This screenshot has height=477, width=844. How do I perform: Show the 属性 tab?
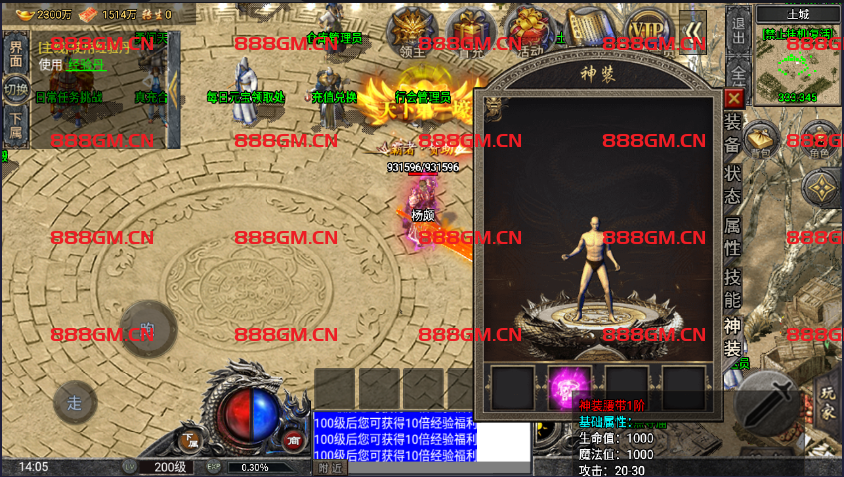tap(733, 235)
